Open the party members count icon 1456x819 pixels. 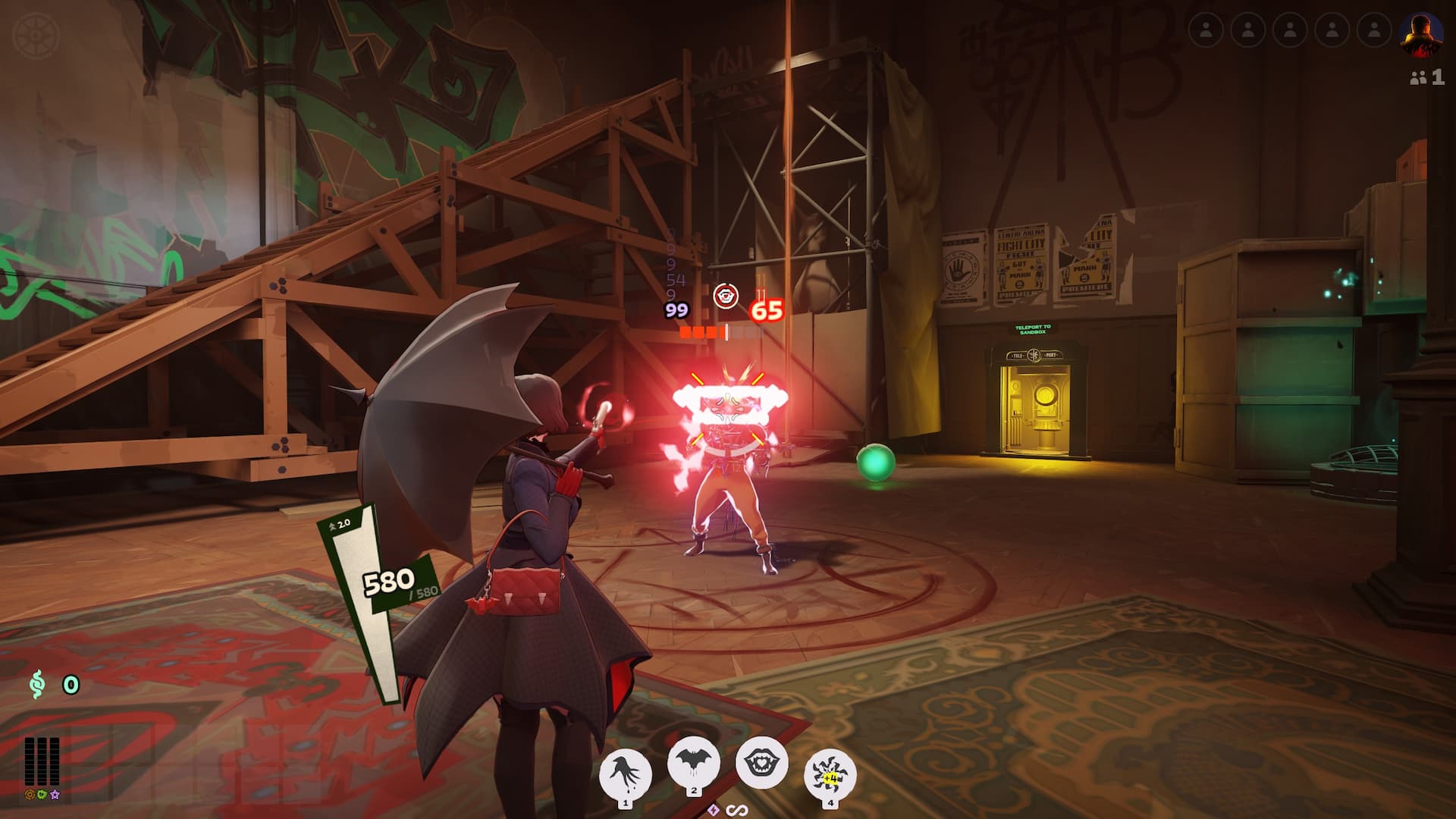(x=1426, y=77)
